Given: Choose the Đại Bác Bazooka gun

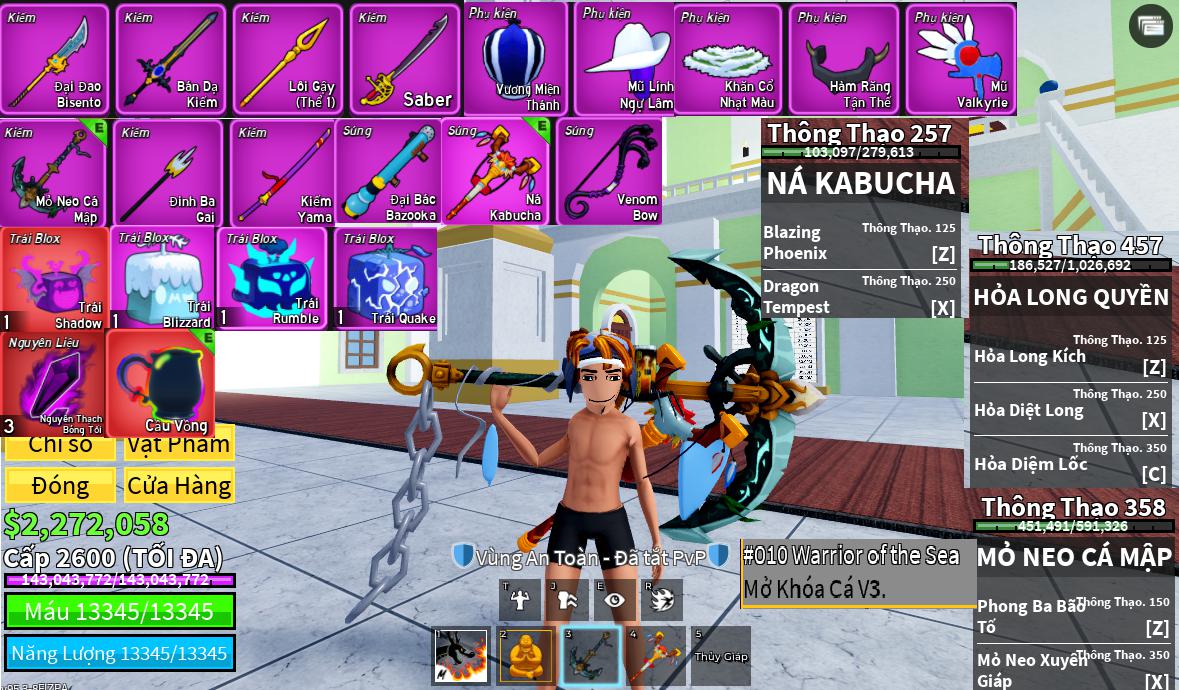Looking at the screenshot, I should coord(388,173).
